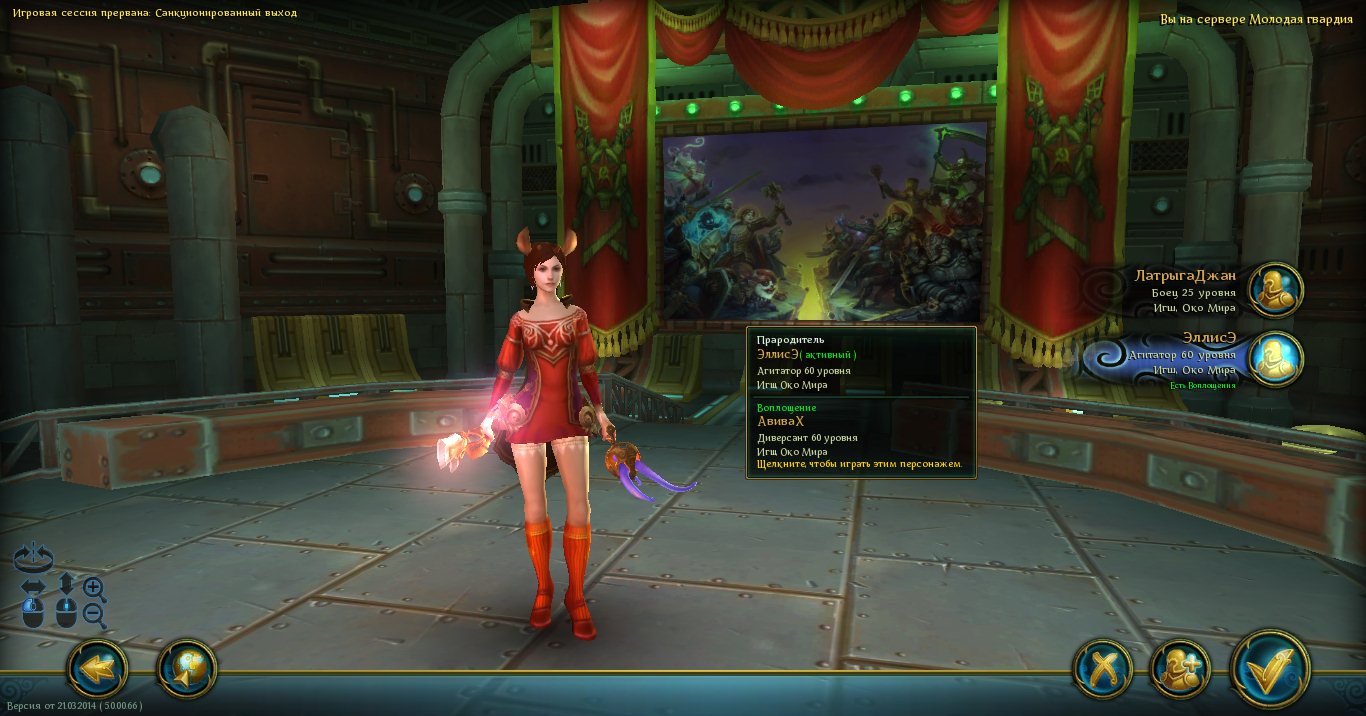Open server selection via the globe button
The image size is (1366, 716).
[x=187, y=668]
